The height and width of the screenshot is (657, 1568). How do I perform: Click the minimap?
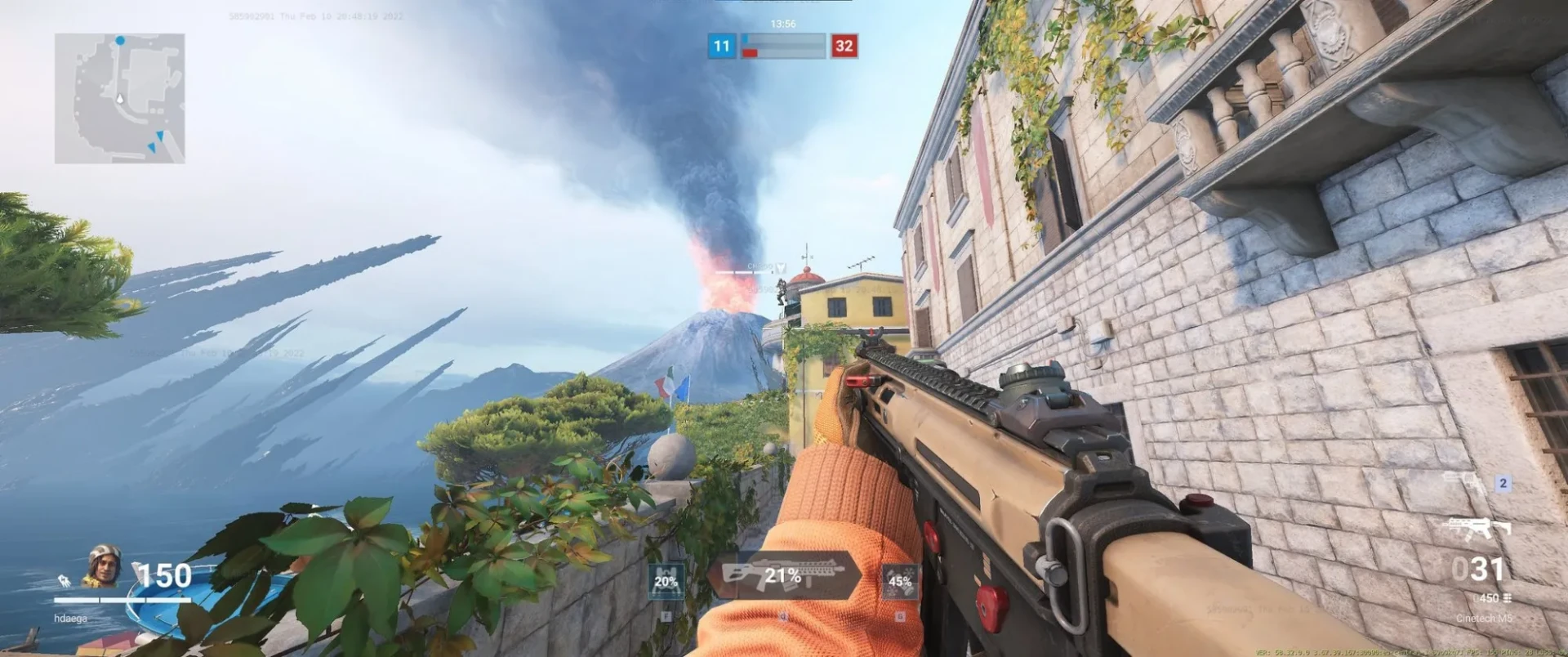tap(120, 98)
